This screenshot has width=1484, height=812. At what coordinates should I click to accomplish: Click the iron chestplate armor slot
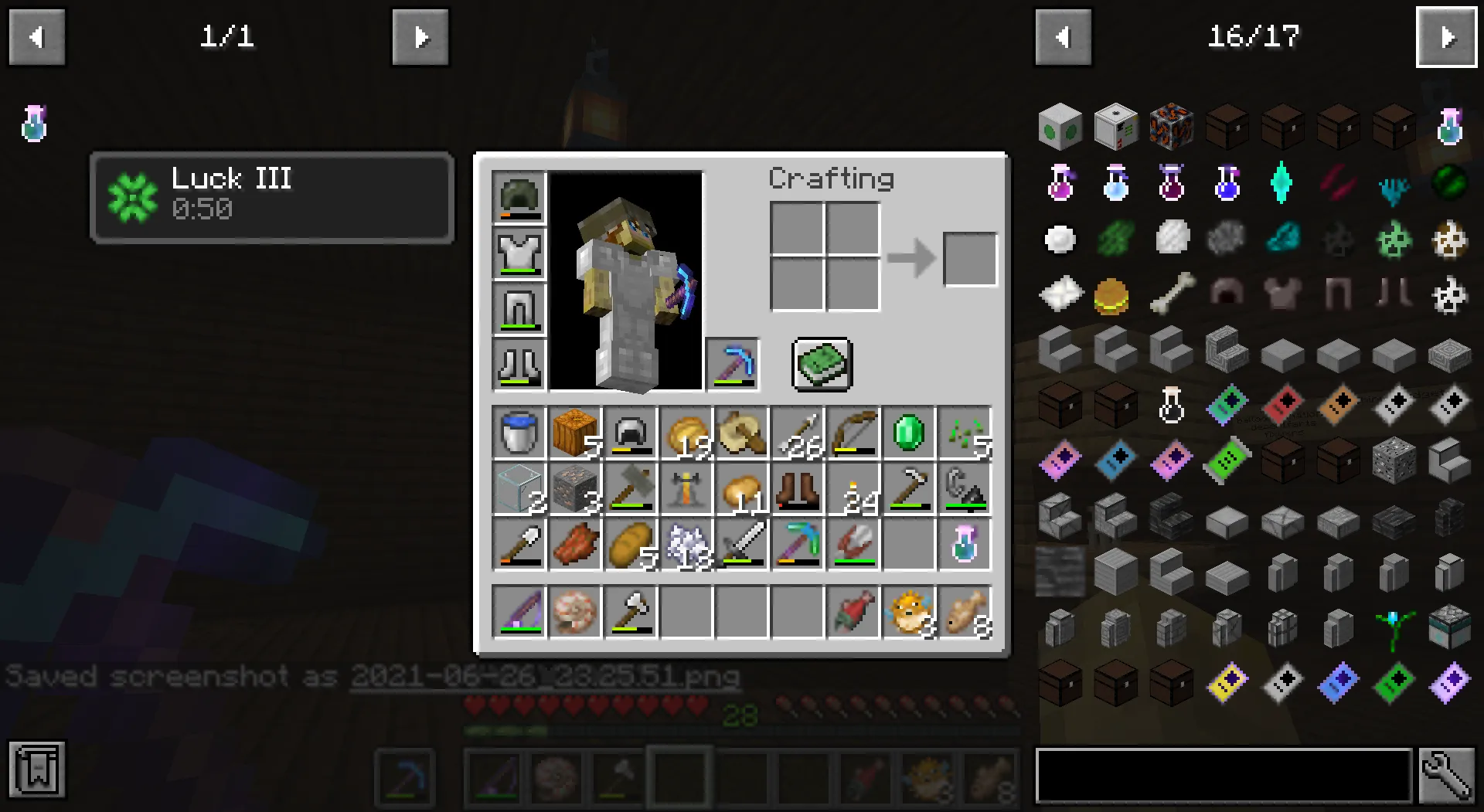519,253
